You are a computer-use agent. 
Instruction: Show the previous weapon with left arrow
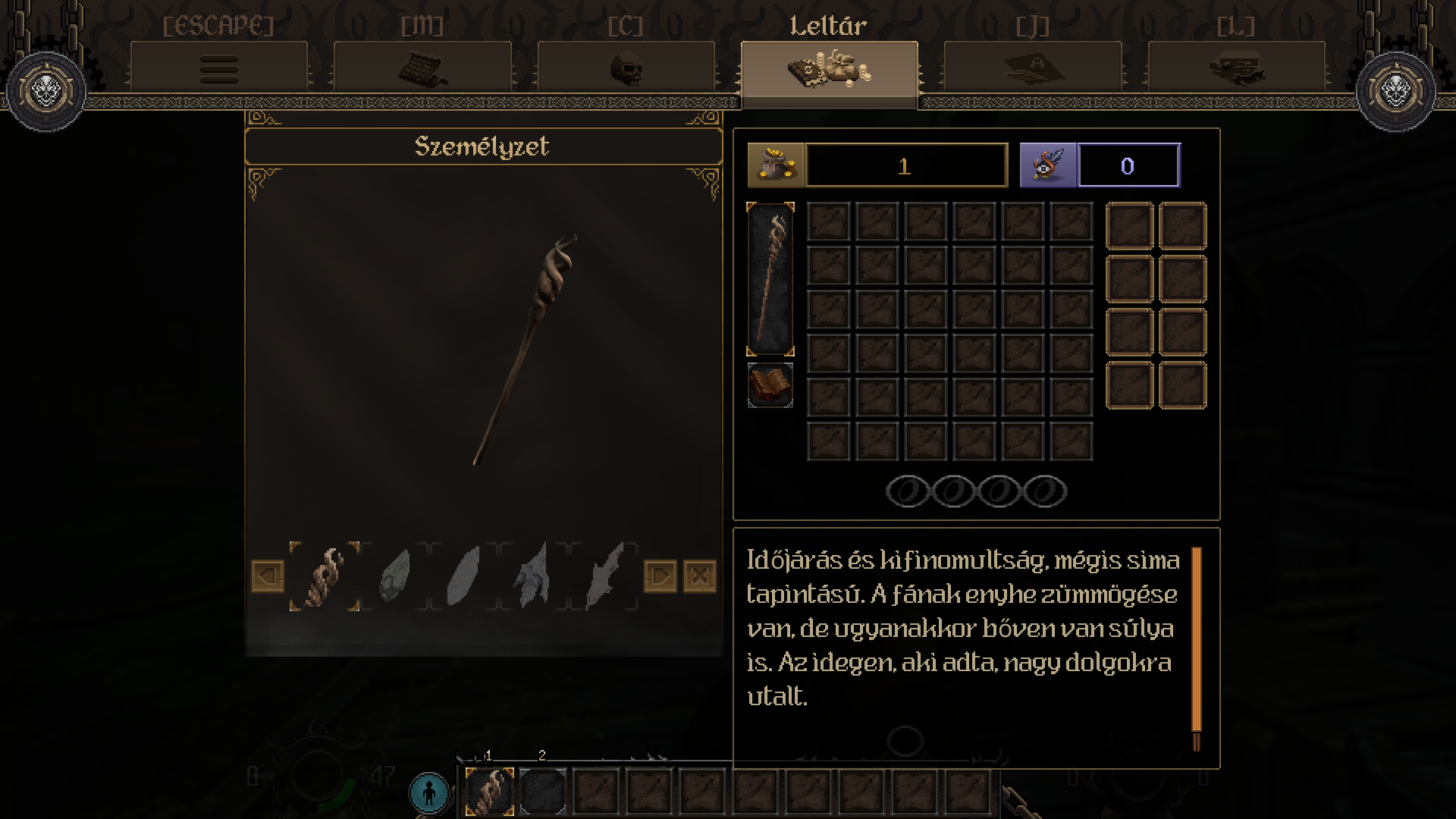pyautogui.click(x=267, y=576)
